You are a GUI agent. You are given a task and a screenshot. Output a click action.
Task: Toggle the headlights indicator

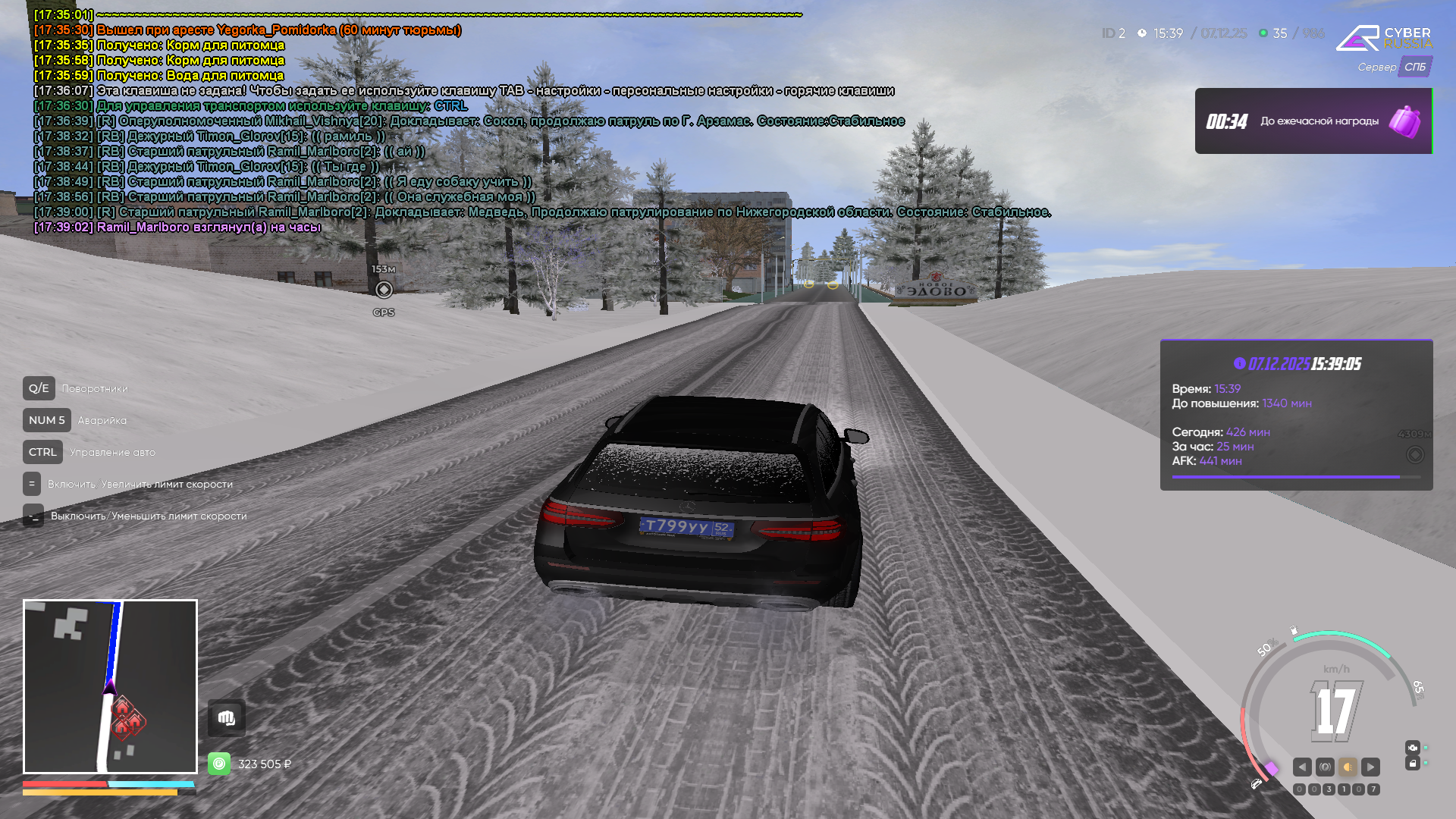[x=1348, y=767]
